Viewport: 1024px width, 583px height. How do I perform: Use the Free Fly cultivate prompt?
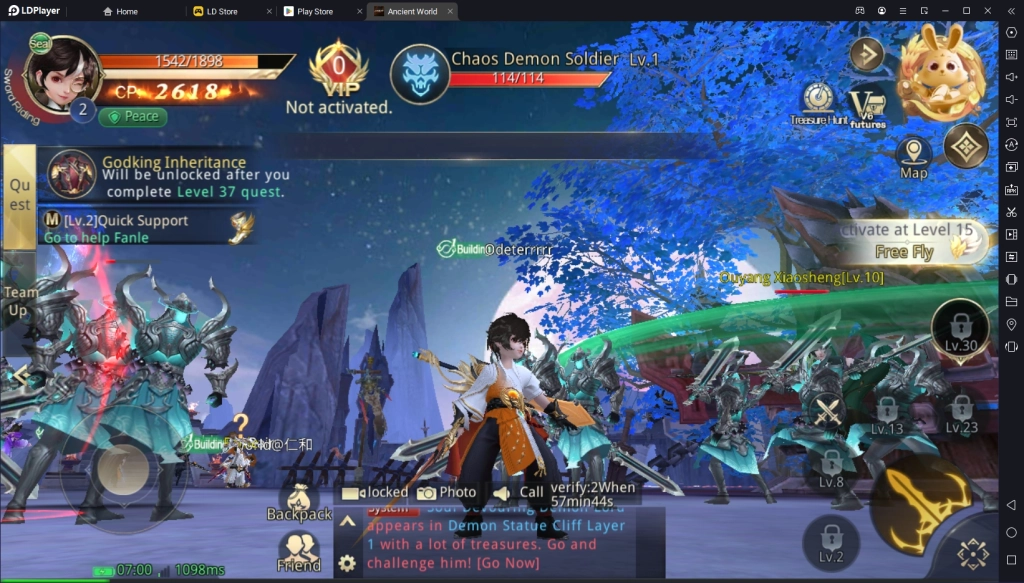(905, 242)
